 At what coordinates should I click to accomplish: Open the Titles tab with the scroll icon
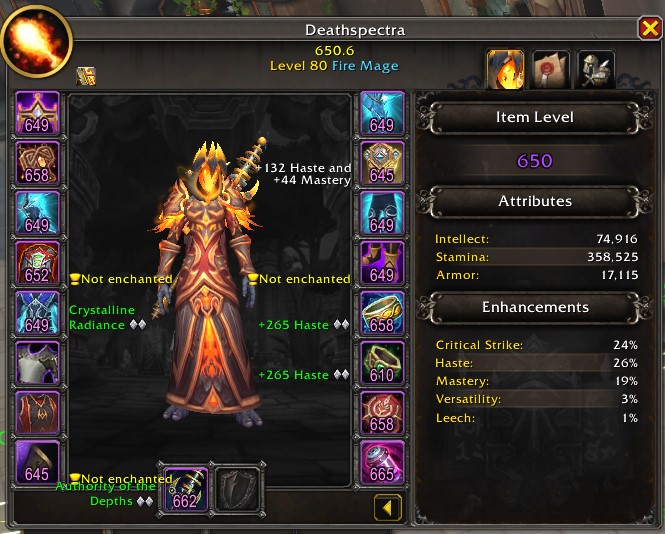(x=551, y=68)
